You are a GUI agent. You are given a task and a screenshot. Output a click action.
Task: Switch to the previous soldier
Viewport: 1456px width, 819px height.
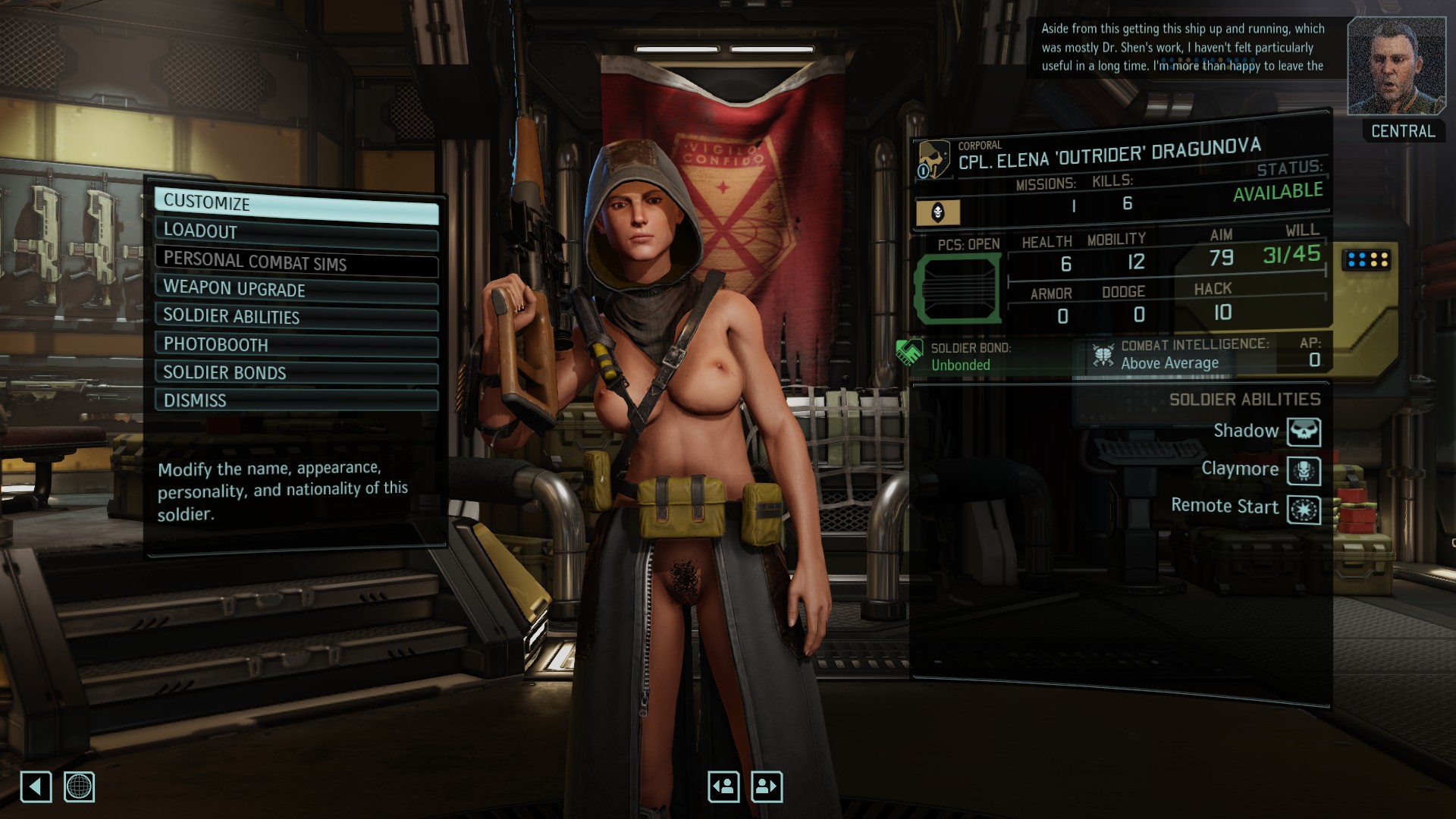[x=723, y=786]
